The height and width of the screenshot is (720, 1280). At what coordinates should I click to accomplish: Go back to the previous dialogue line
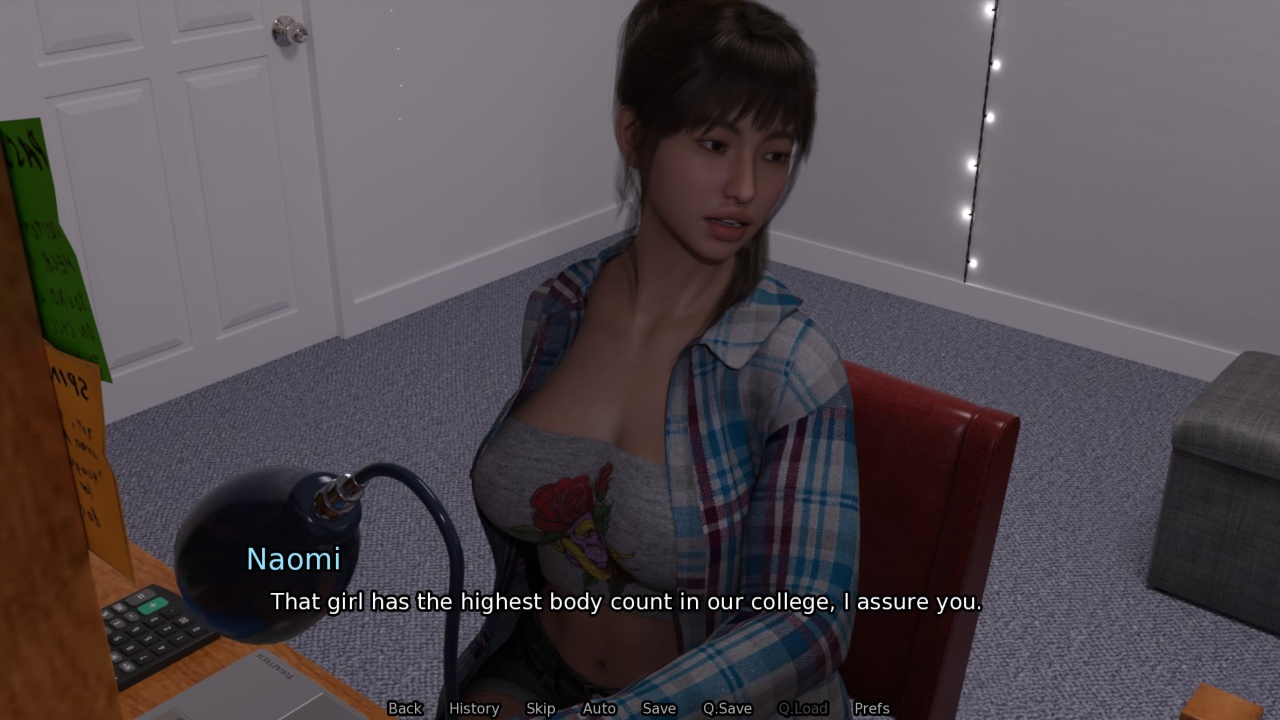[405, 708]
